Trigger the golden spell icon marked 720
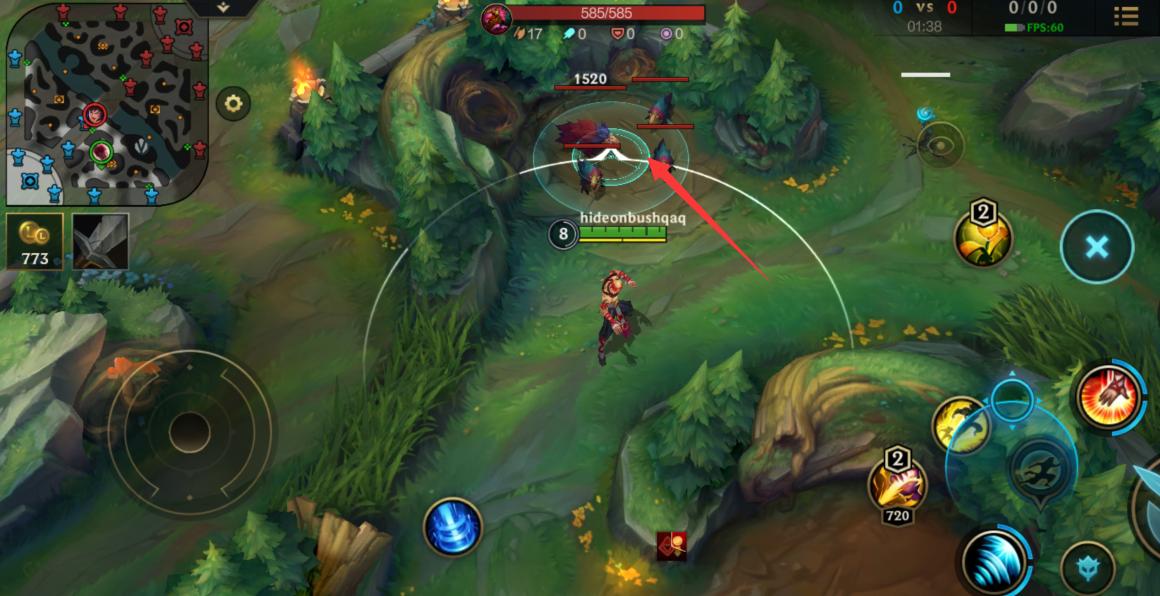The height and width of the screenshot is (596, 1160). 897,484
